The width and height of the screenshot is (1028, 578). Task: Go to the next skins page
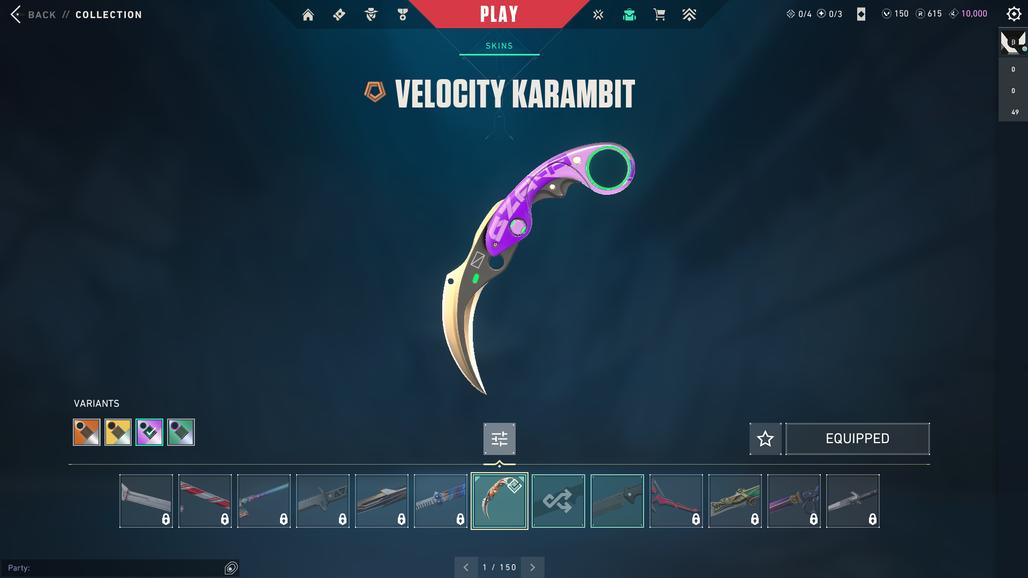(x=532, y=567)
